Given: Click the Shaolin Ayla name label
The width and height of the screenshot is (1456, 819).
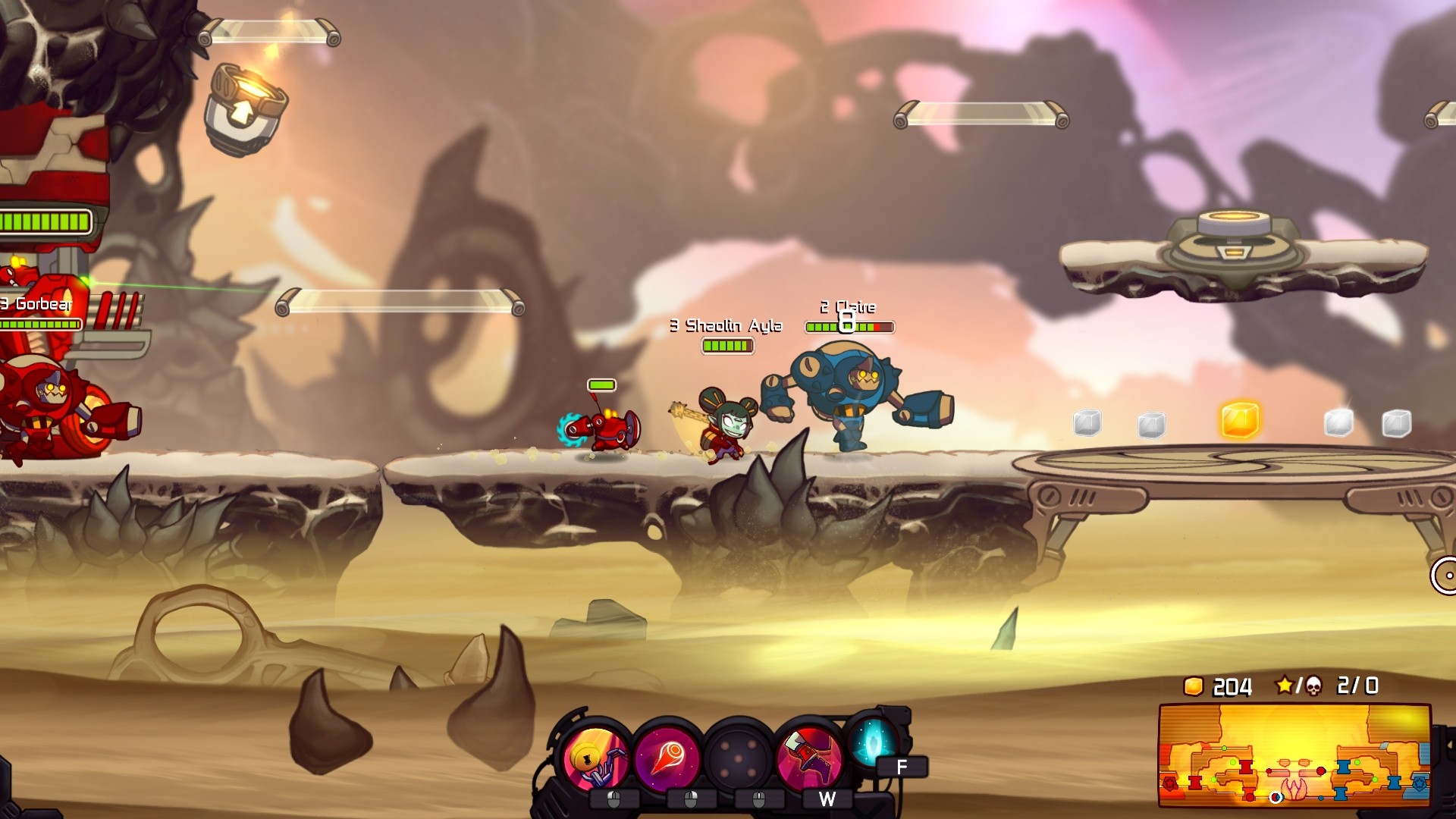Looking at the screenshot, I should [724, 328].
